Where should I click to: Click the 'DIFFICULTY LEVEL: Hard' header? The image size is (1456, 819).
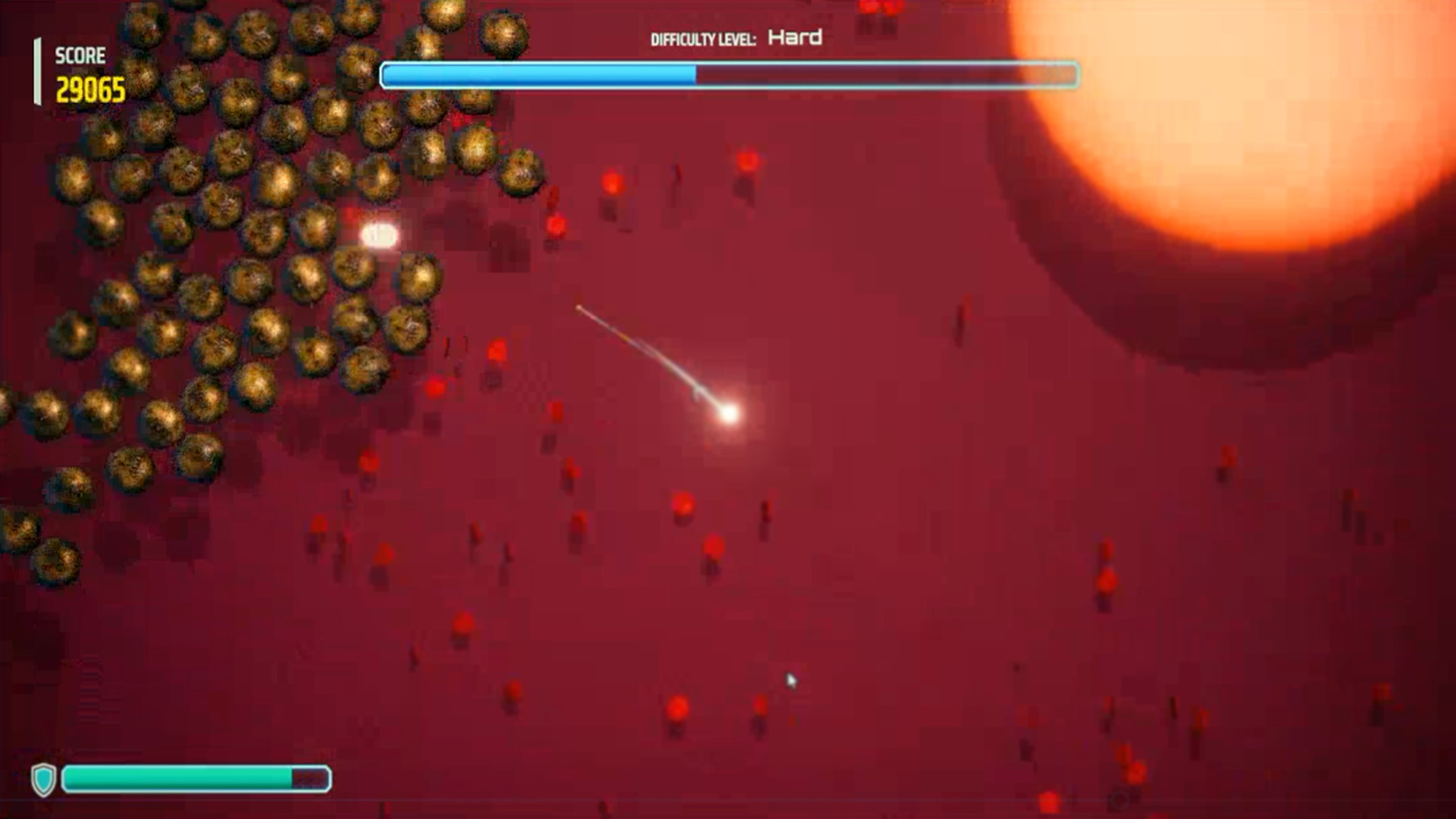[736, 36]
